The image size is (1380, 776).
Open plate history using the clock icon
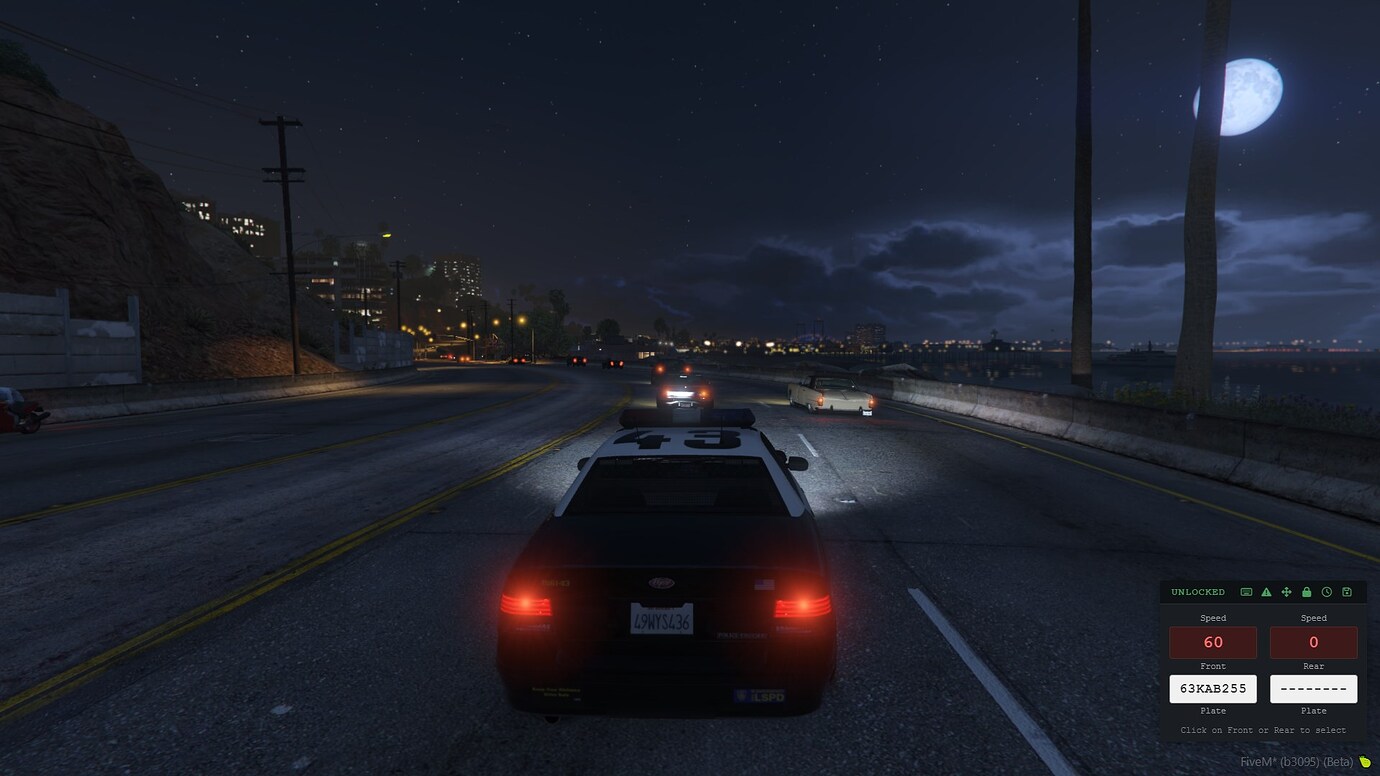(x=1329, y=591)
